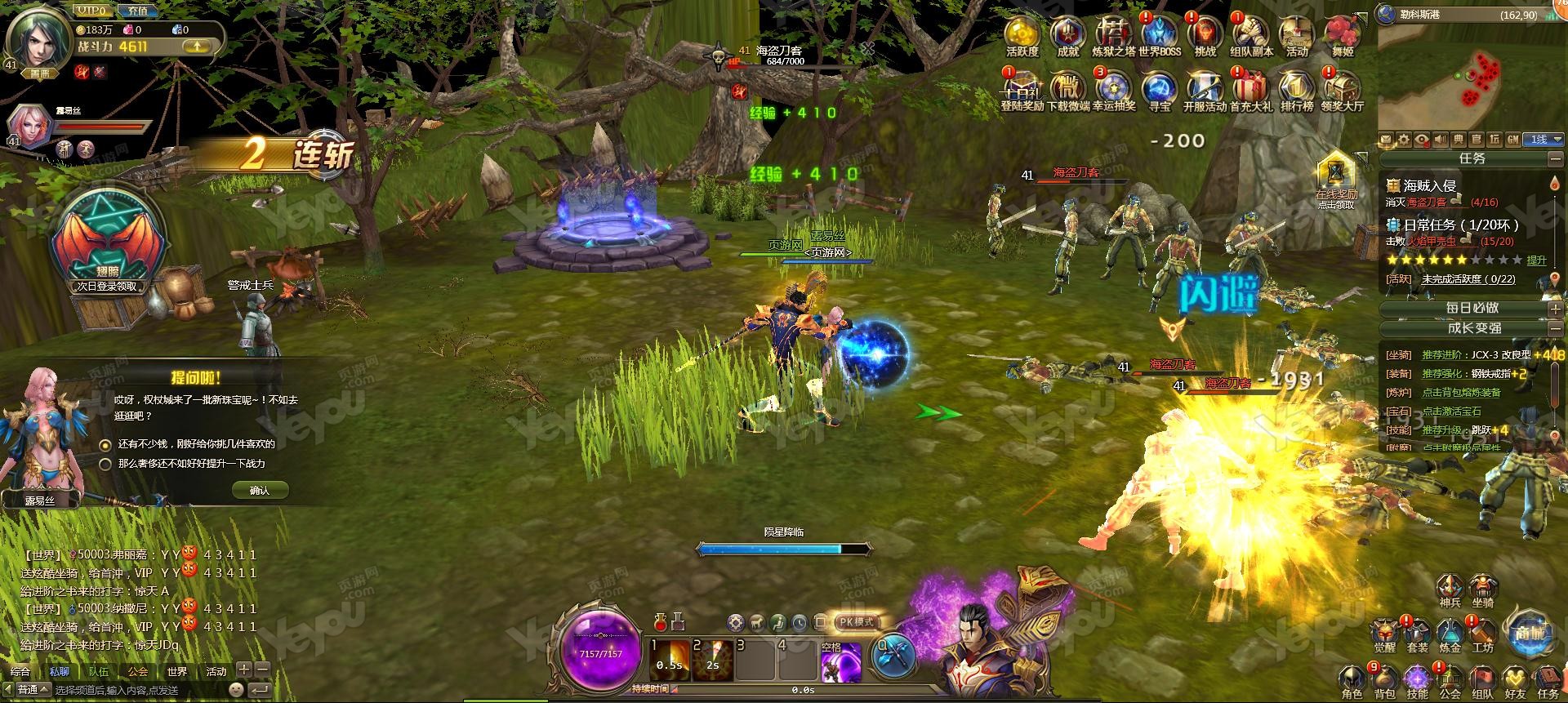
Task: Open the 背包 bag icon
Action: [x=1384, y=682]
